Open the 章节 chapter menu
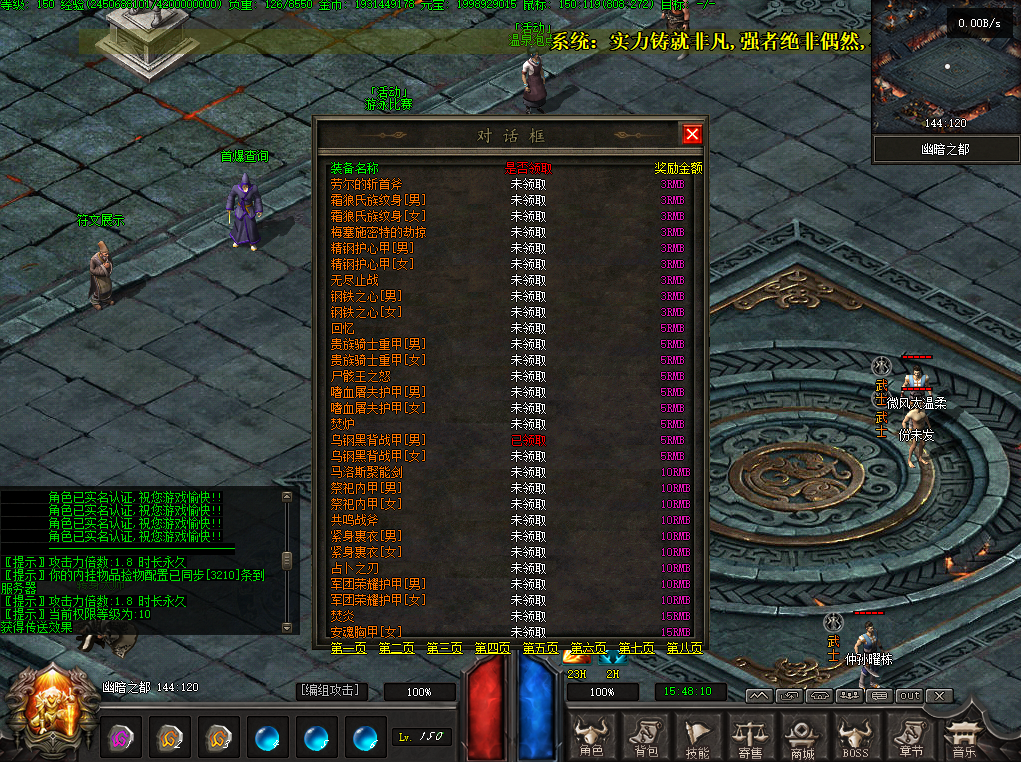Screen dimensions: 1021x762 [x=908, y=737]
